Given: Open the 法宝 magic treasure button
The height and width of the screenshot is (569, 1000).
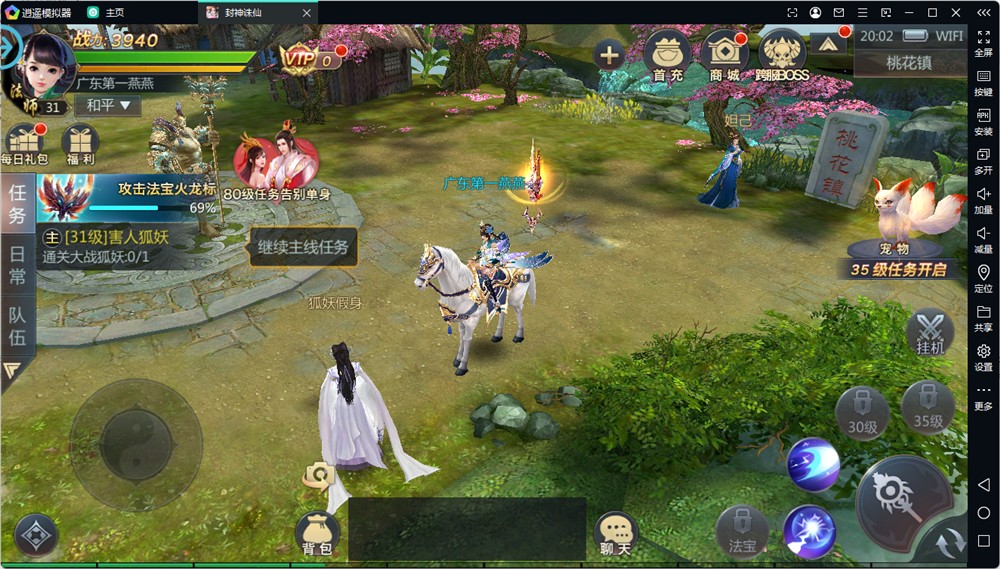Looking at the screenshot, I should click(742, 531).
